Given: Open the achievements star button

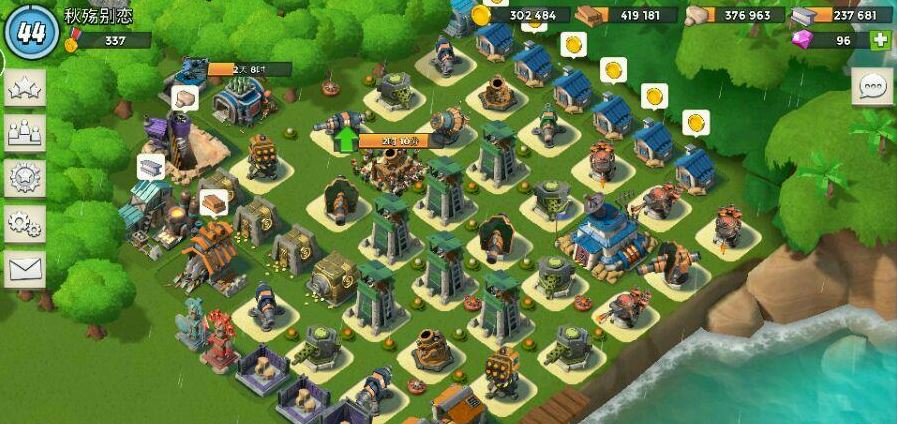Looking at the screenshot, I should [24, 89].
